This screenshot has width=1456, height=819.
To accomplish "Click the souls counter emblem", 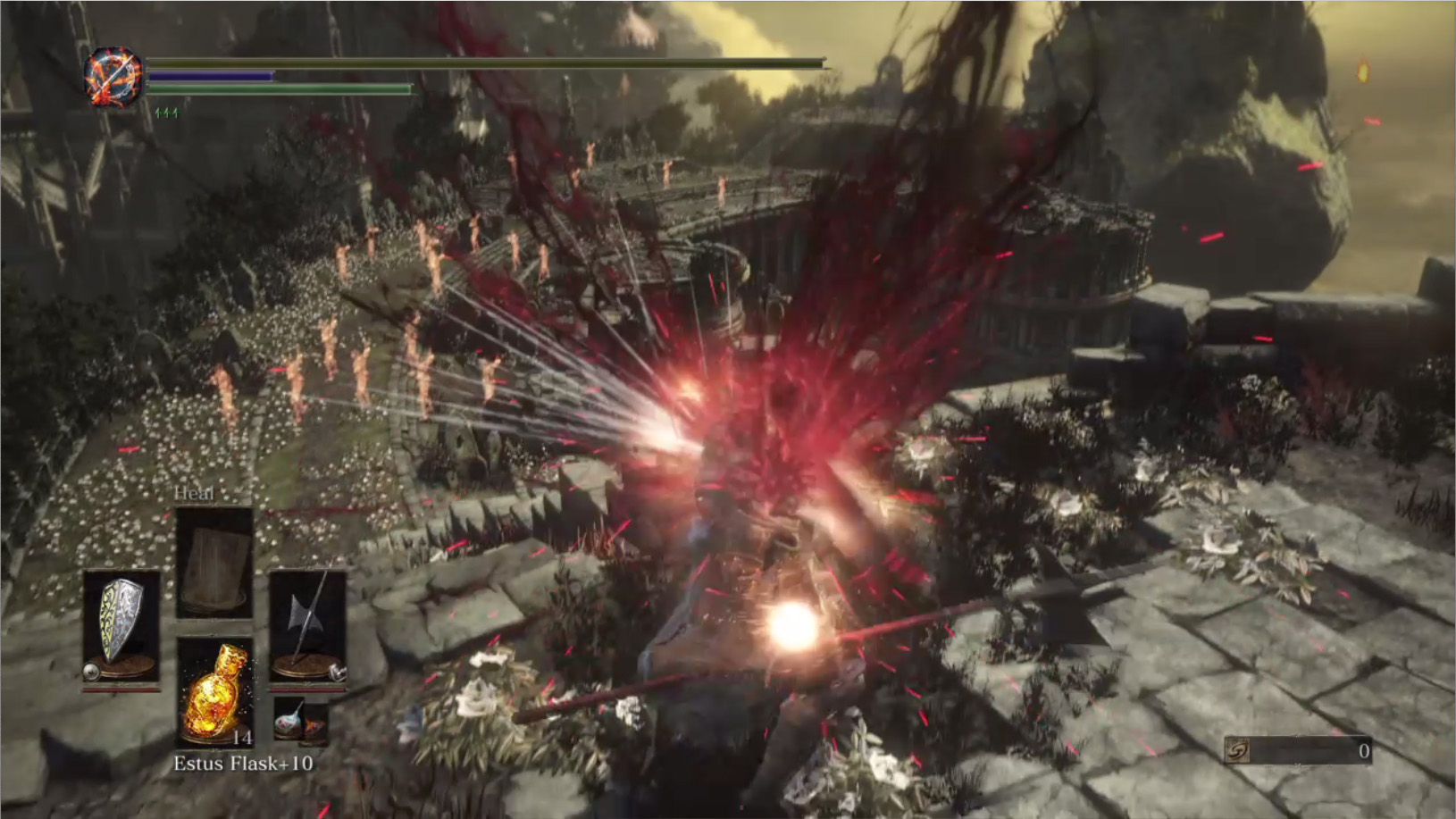I will pos(1237,751).
